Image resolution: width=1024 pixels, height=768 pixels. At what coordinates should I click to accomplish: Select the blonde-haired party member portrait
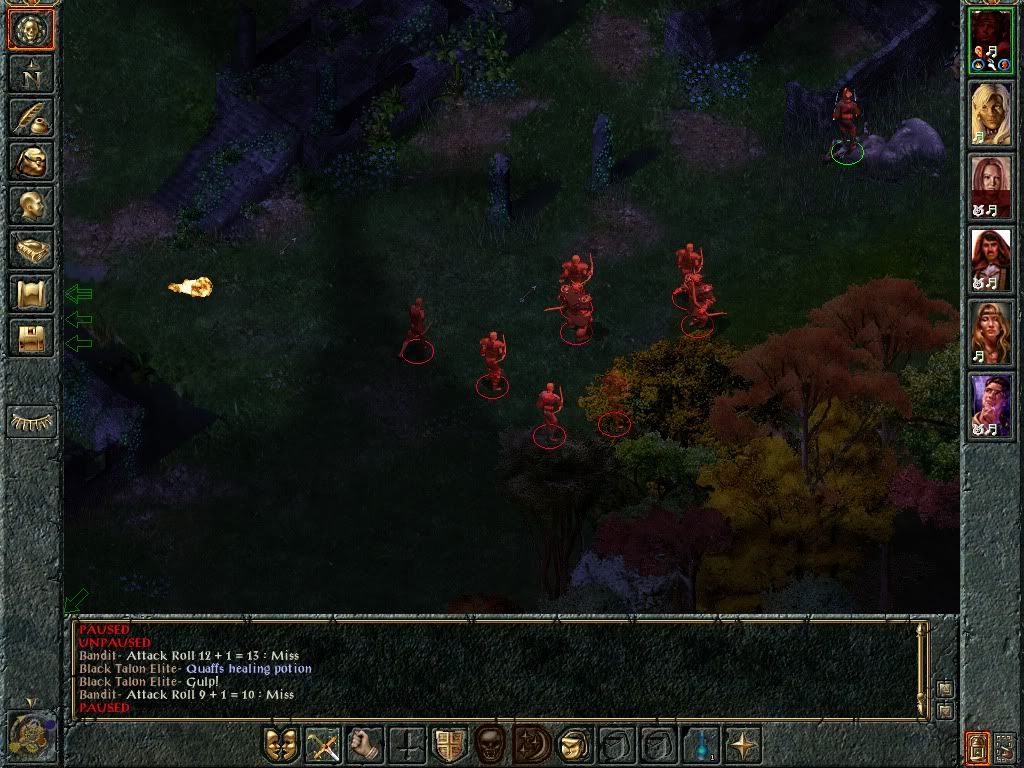pyautogui.click(x=991, y=112)
